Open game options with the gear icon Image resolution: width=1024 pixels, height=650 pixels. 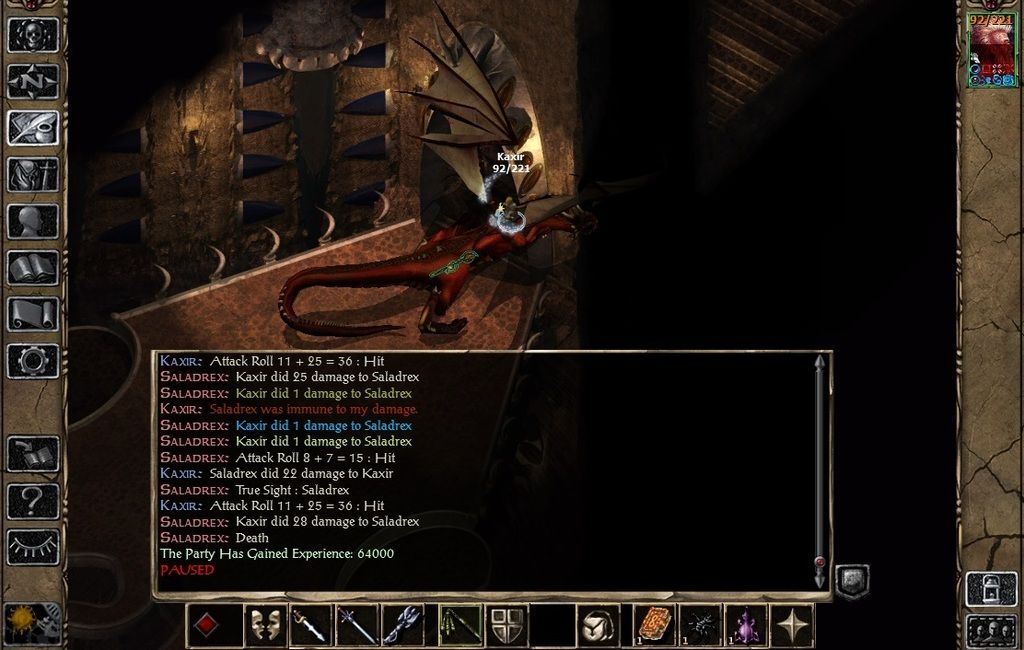33,360
